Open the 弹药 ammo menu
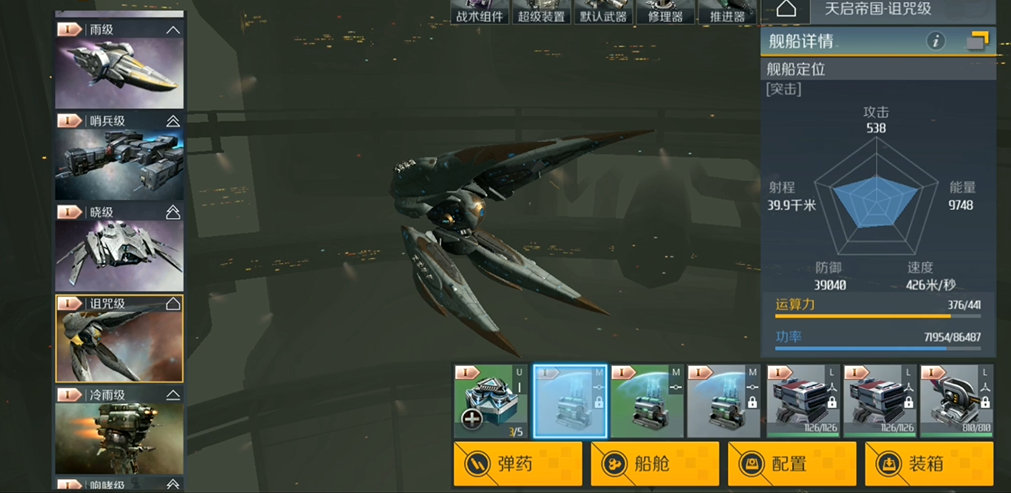This screenshot has height=493, width=1011. [517, 464]
